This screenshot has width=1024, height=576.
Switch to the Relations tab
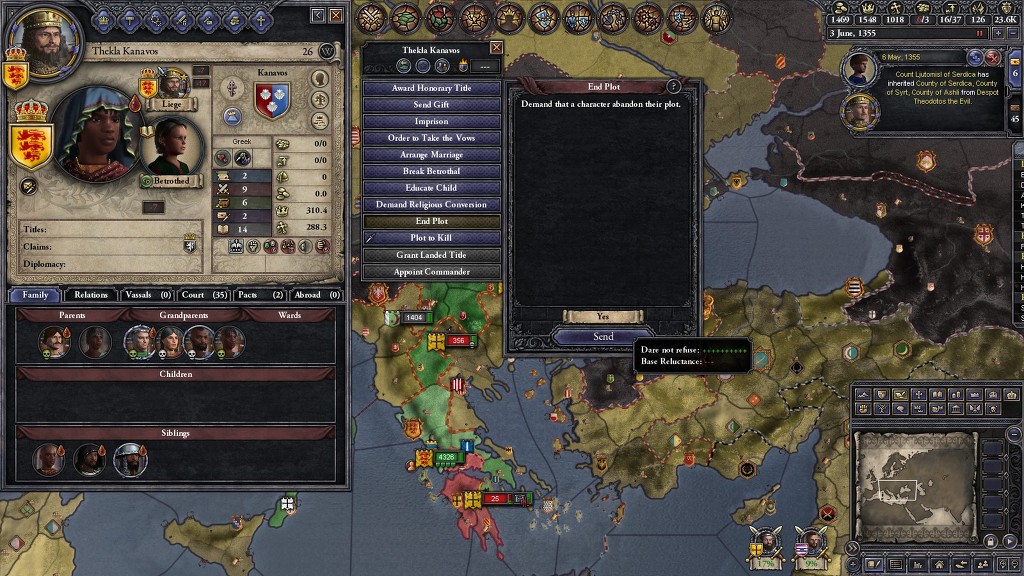point(90,295)
